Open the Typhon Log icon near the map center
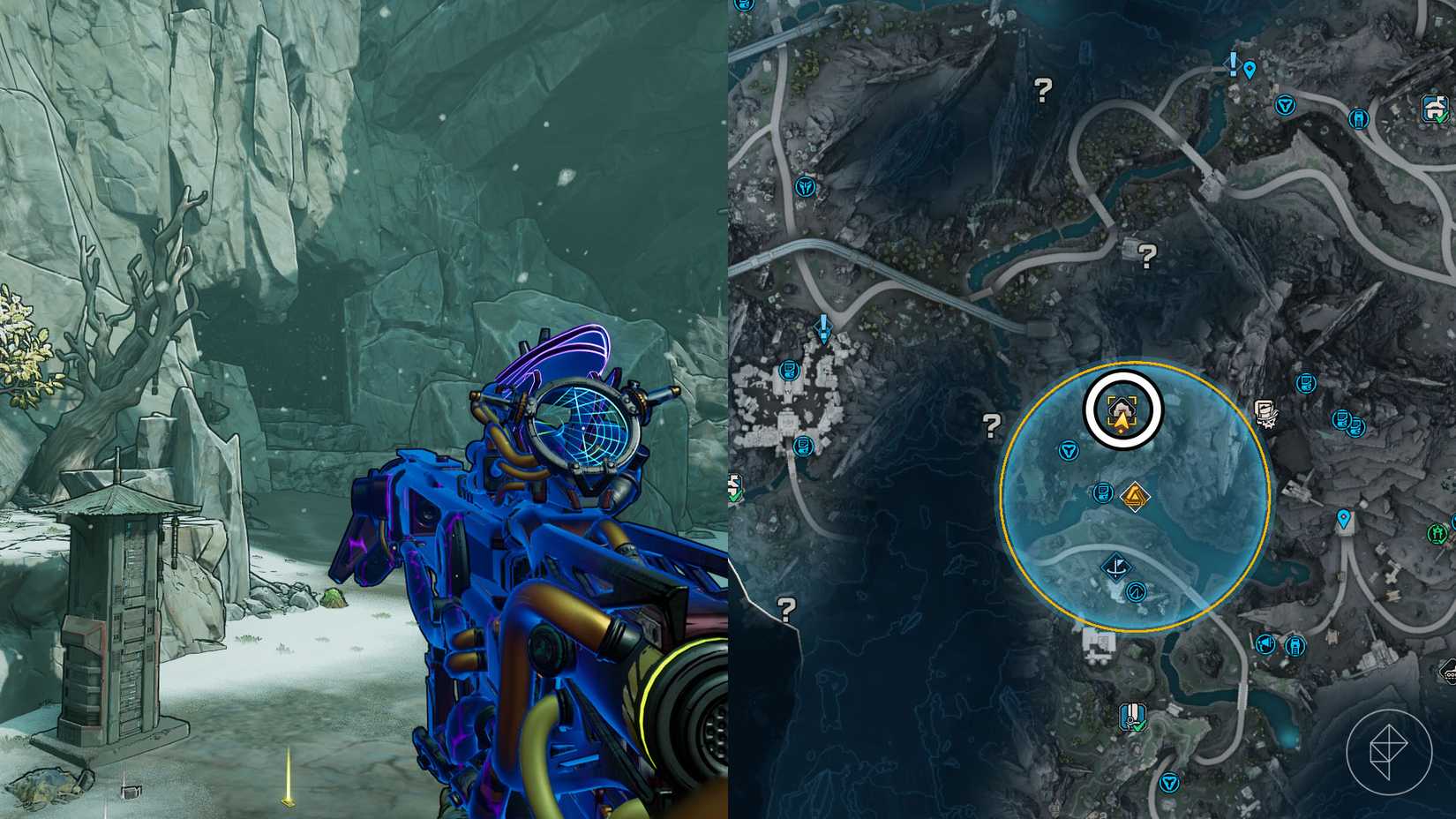 pyautogui.click(x=1102, y=492)
